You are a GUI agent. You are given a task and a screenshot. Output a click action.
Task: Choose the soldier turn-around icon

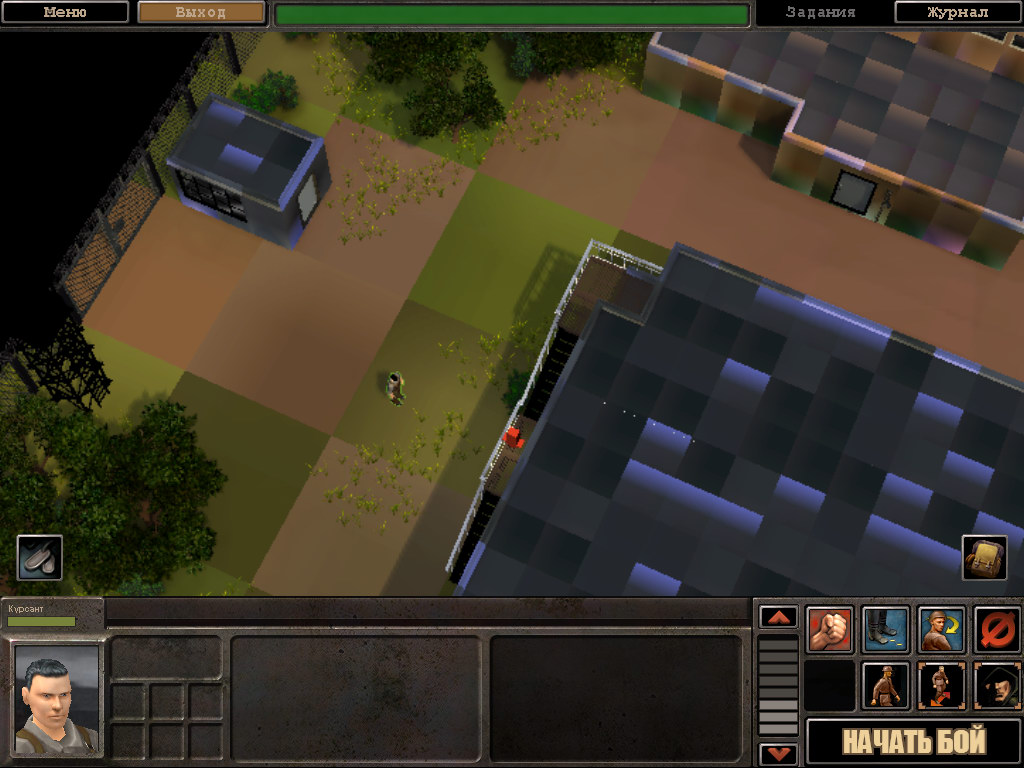[x=941, y=630]
